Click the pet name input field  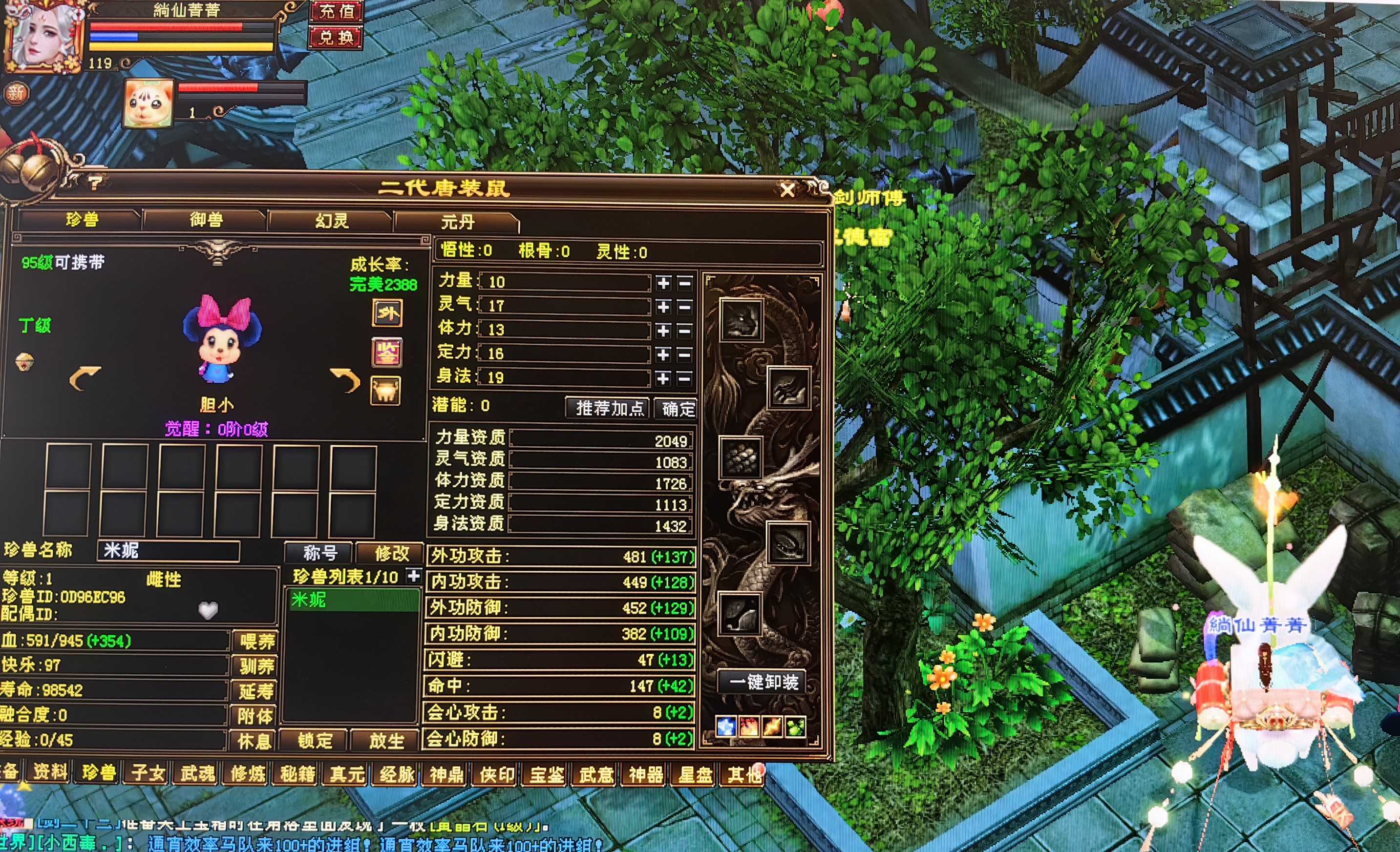[x=169, y=551]
